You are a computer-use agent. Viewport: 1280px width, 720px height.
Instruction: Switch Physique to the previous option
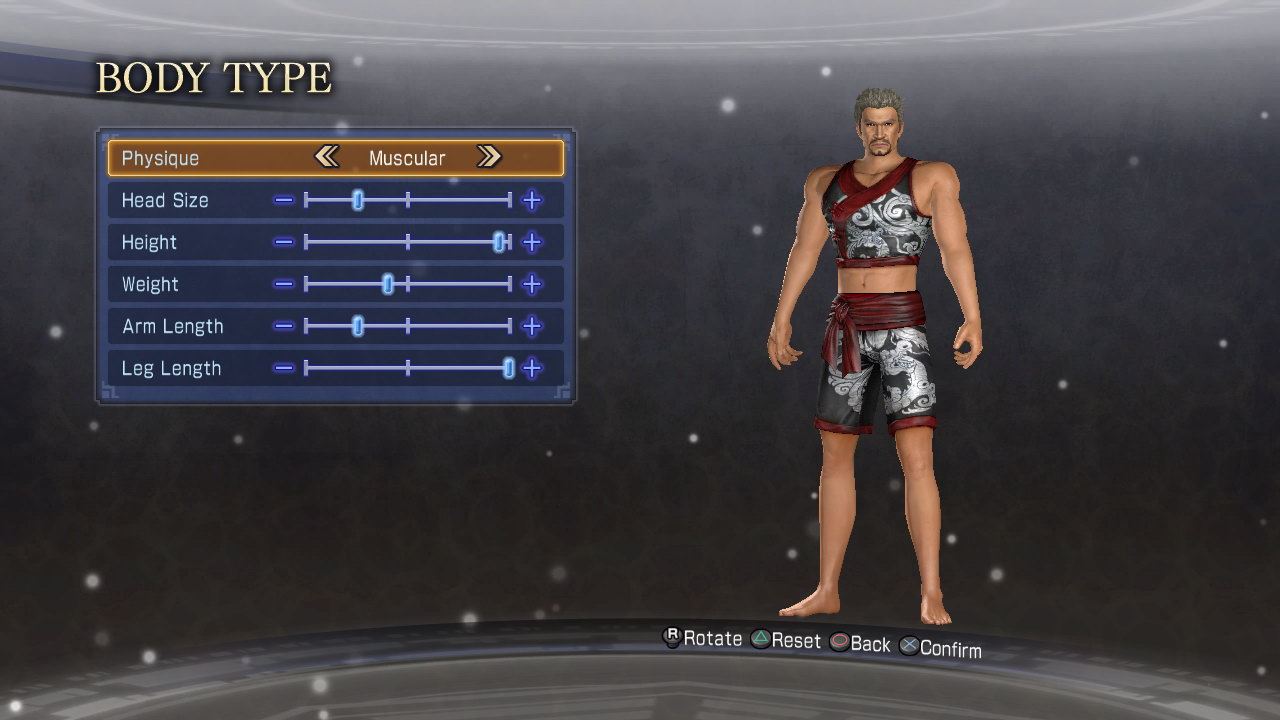[x=326, y=157]
